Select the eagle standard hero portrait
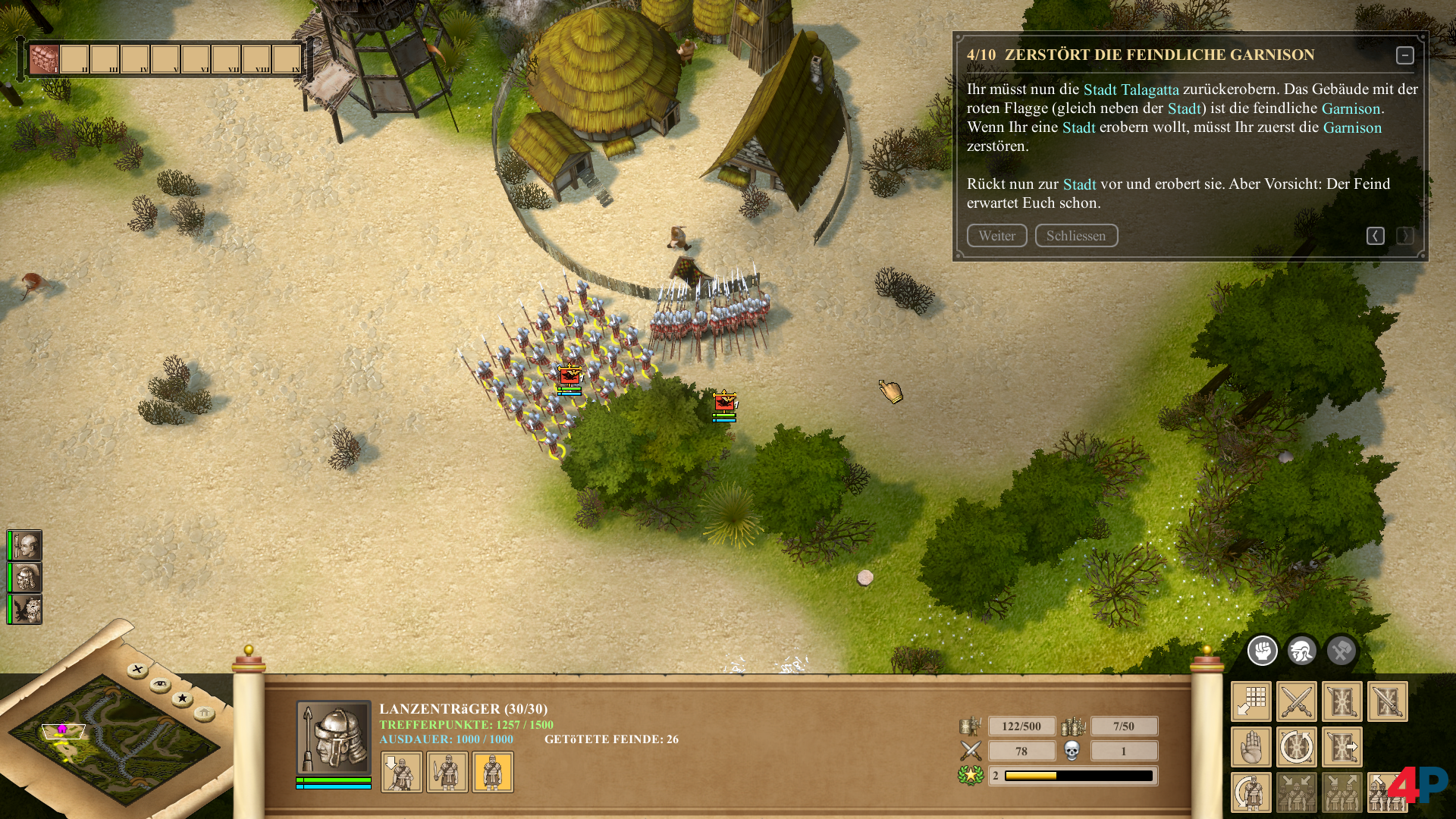 pyautogui.click(x=26, y=610)
